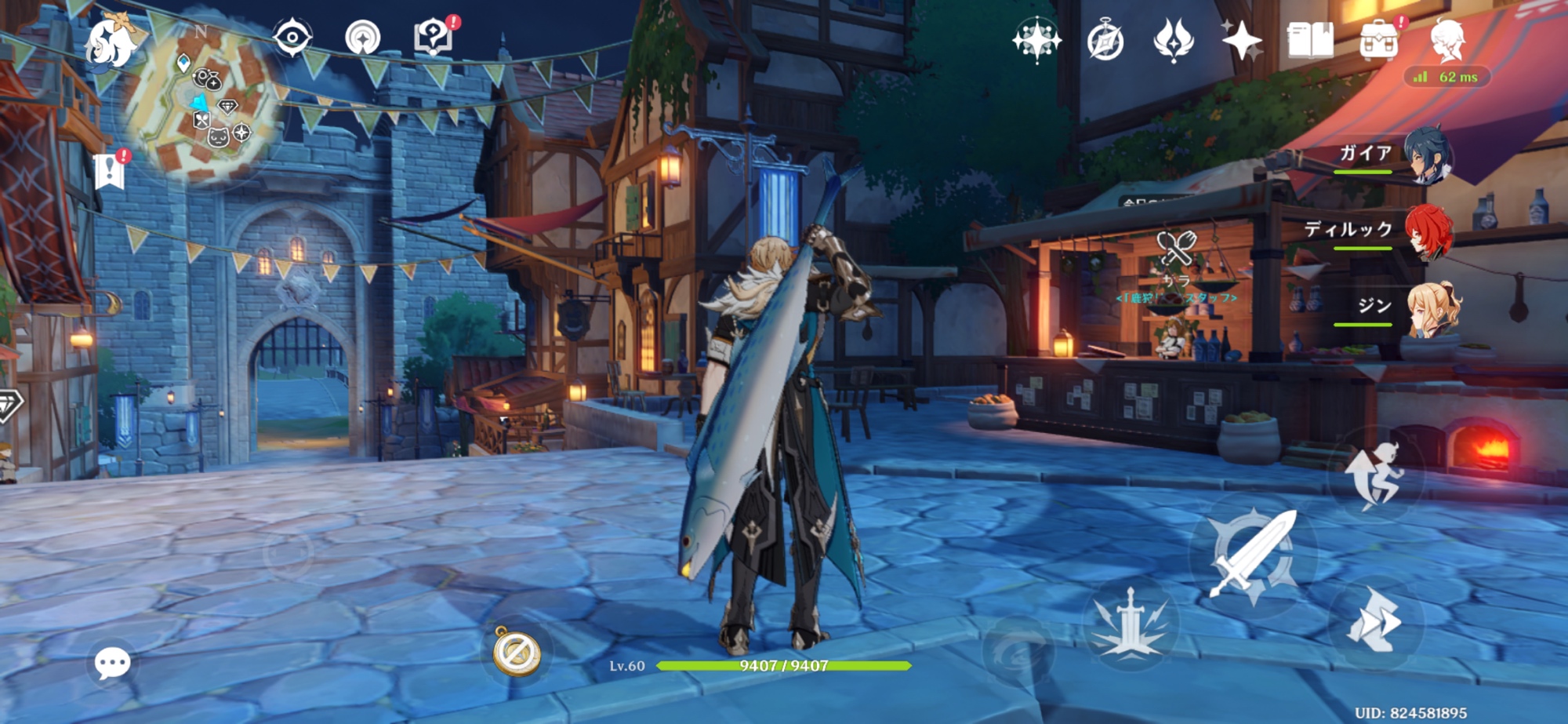The width and height of the screenshot is (1568, 724).
Task: Open the quest log bookmark icon
Action: tap(110, 171)
